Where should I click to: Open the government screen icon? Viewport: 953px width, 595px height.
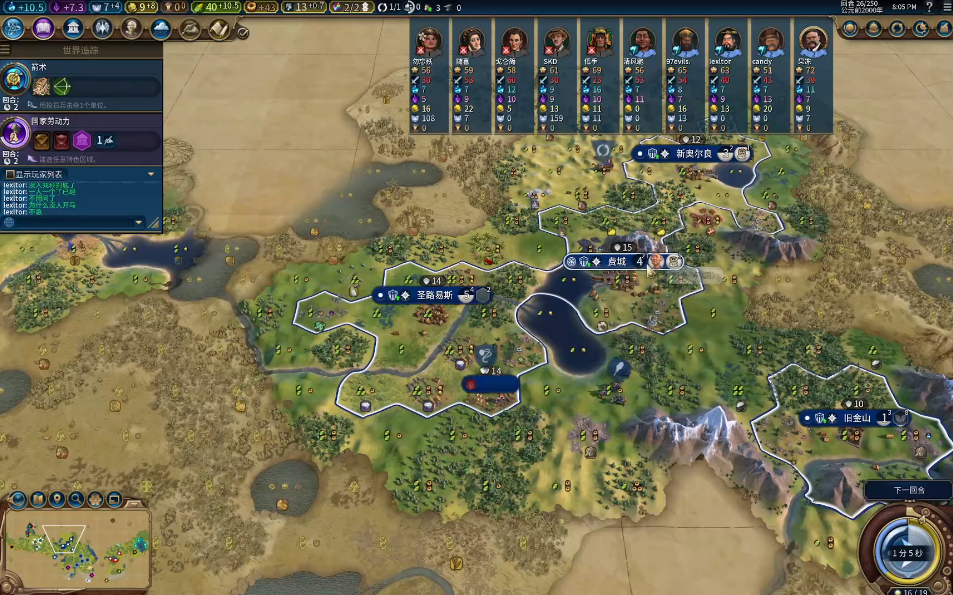coord(72,28)
